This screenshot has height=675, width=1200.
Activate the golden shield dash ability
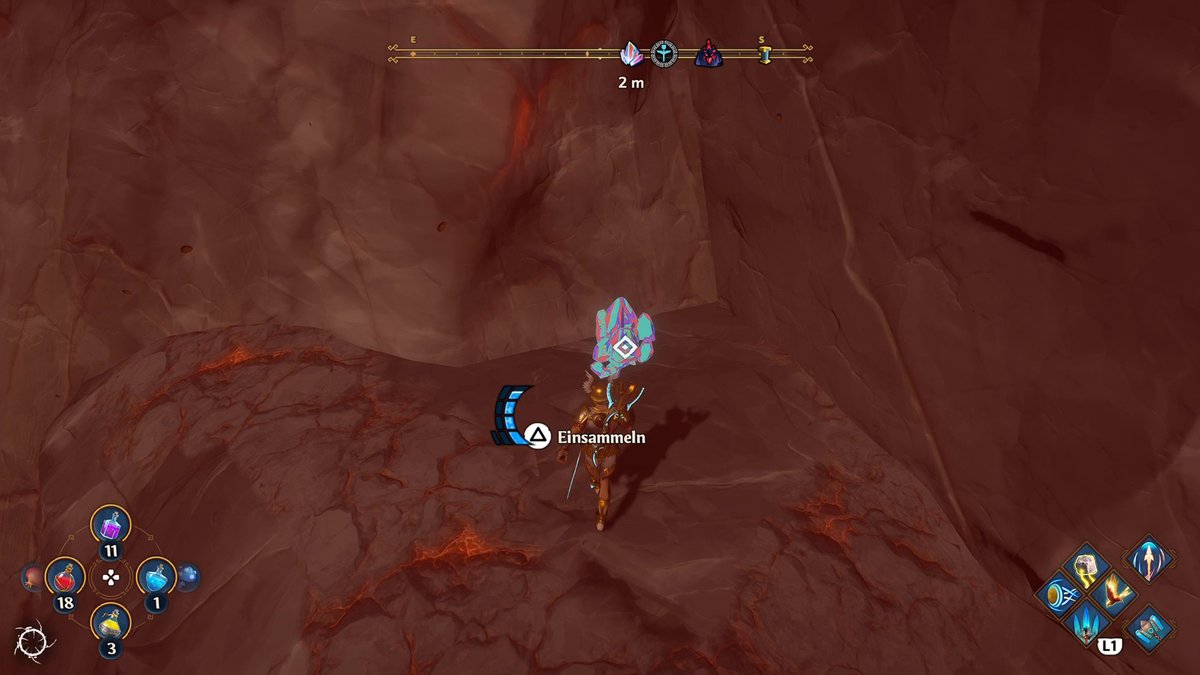(1056, 597)
